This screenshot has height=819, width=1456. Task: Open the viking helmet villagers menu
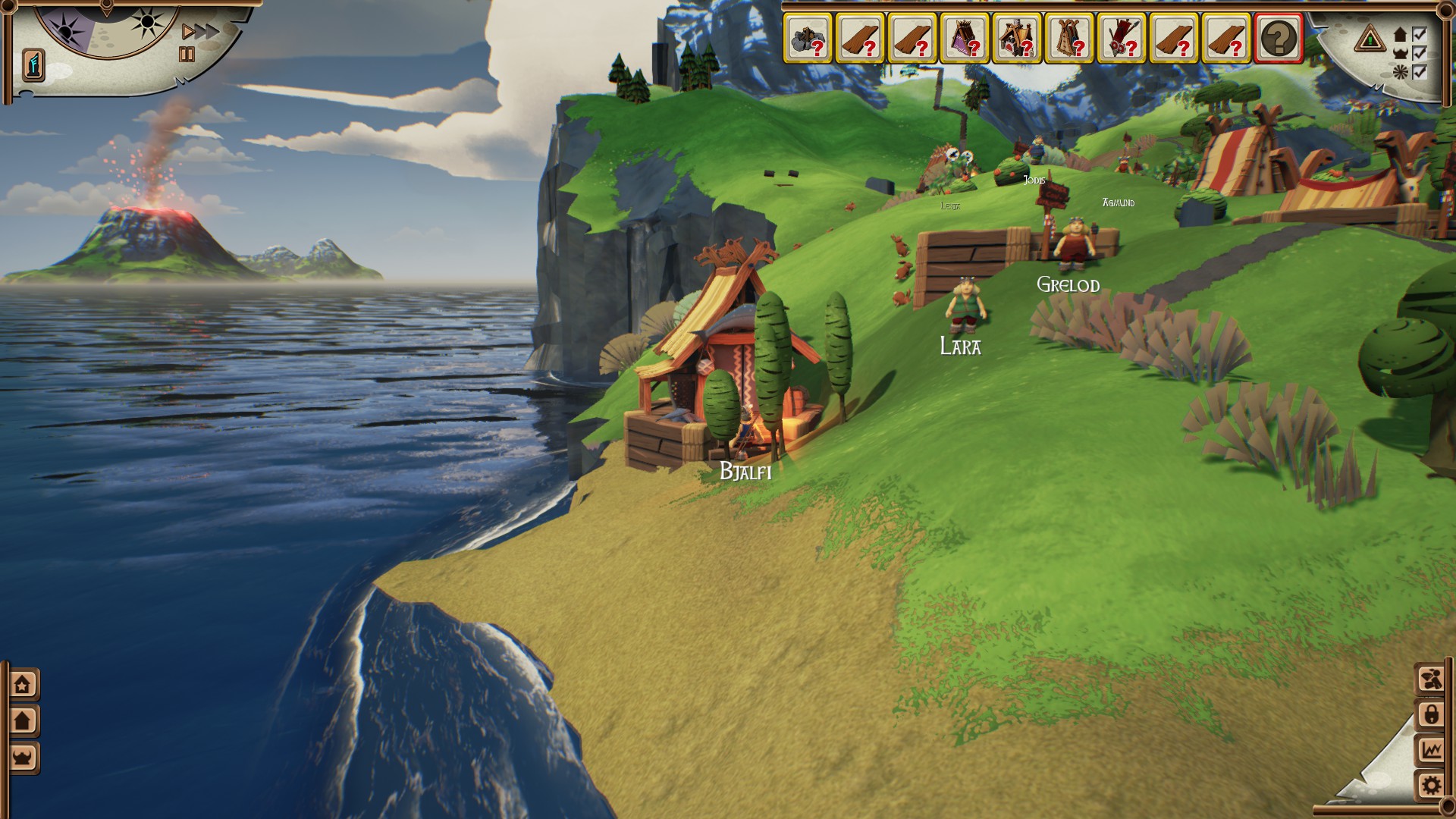(23, 757)
